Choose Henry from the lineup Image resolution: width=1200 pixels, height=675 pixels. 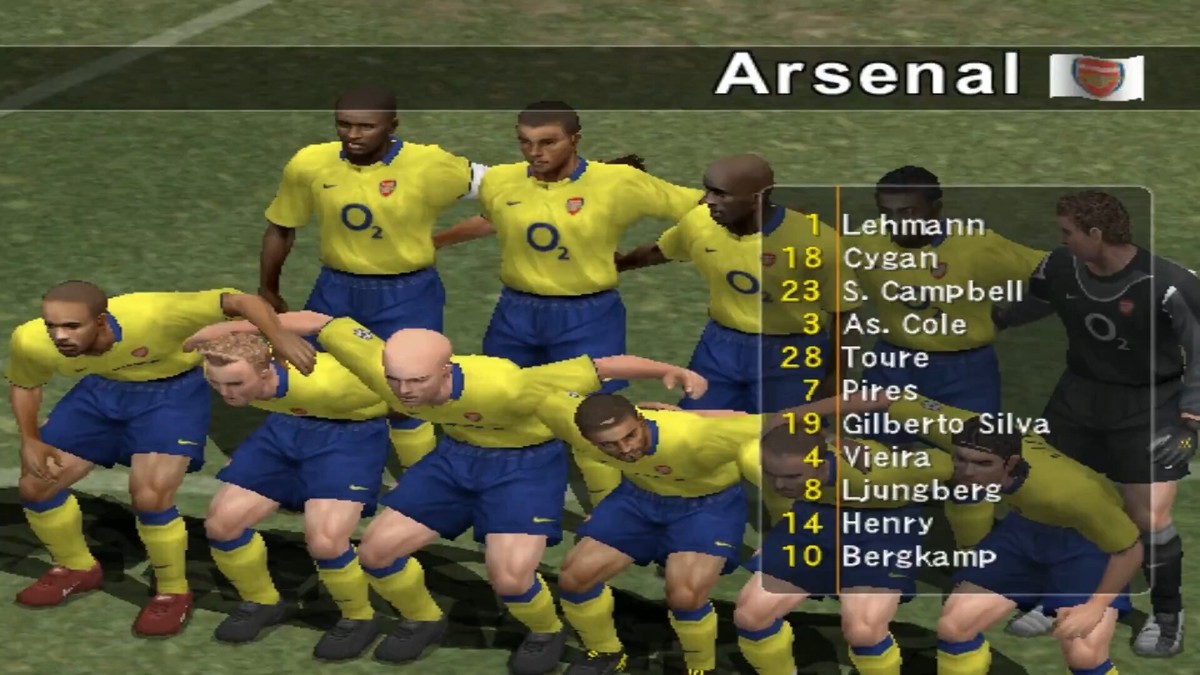[888, 523]
